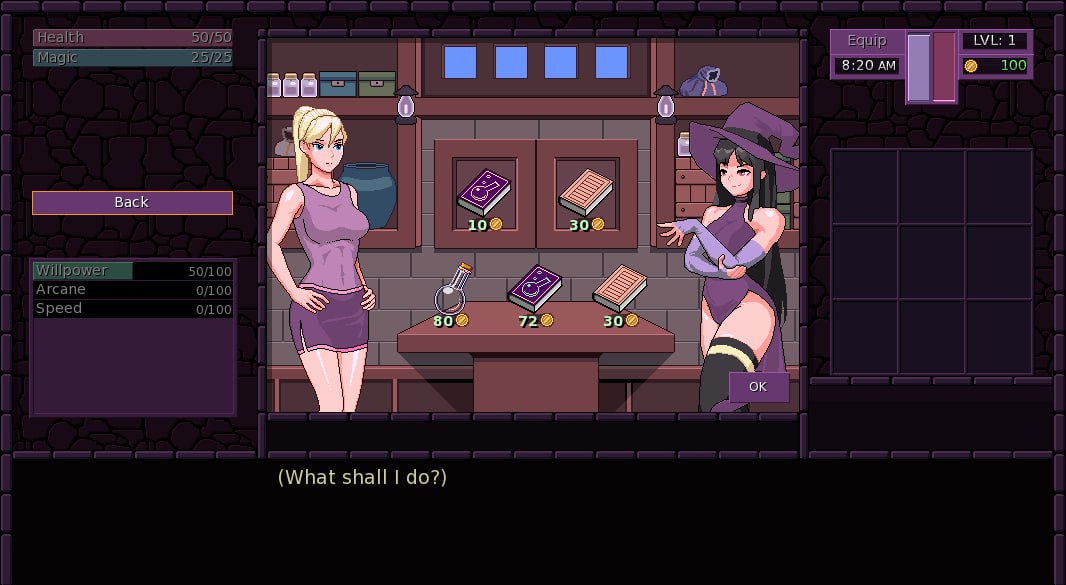Screen dimensions: 1066x585
Task: Buy the purple book priced 10 coins
Action: tap(484, 192)
